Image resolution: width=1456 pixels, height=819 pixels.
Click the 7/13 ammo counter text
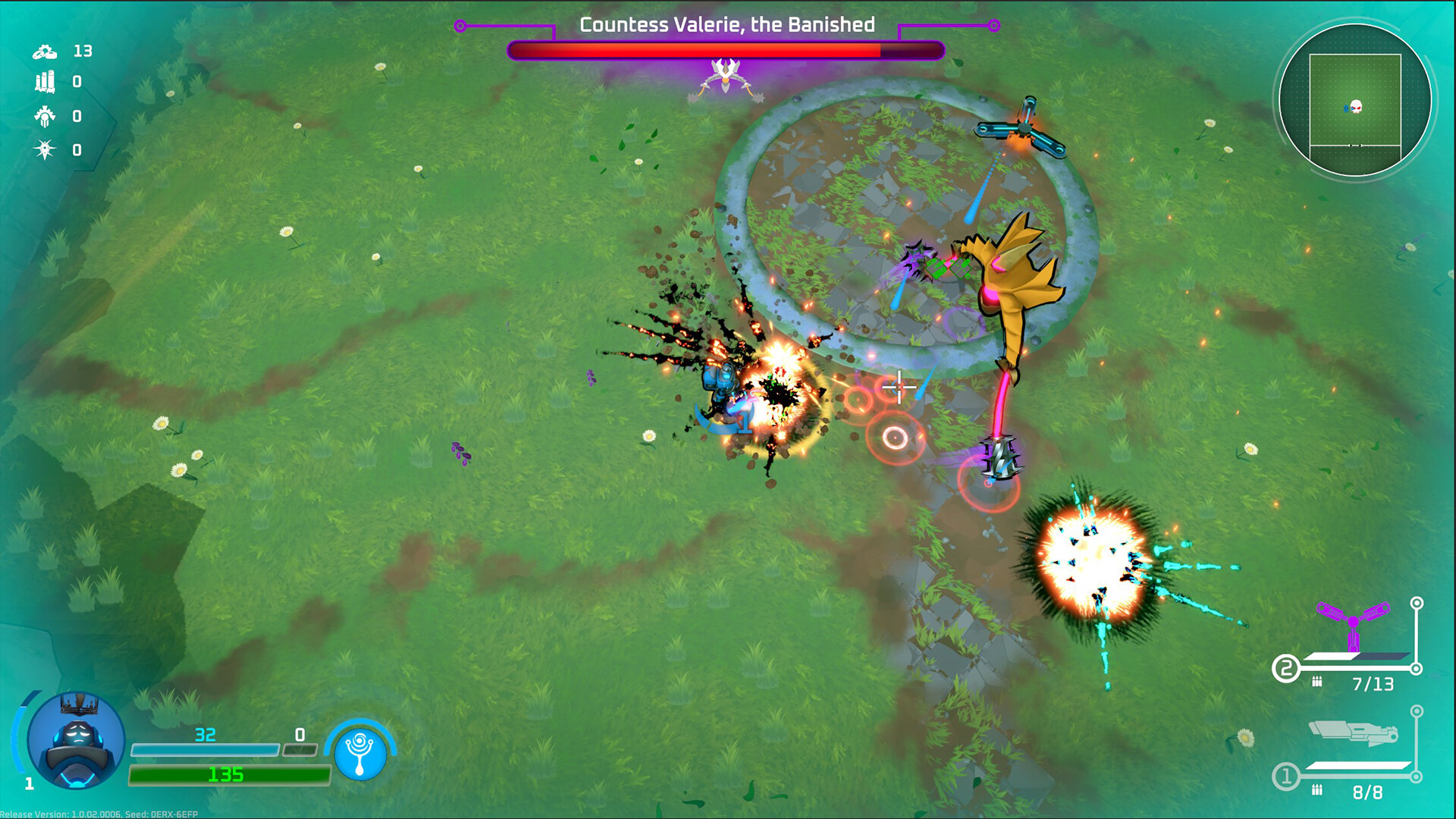(1374, 682)
